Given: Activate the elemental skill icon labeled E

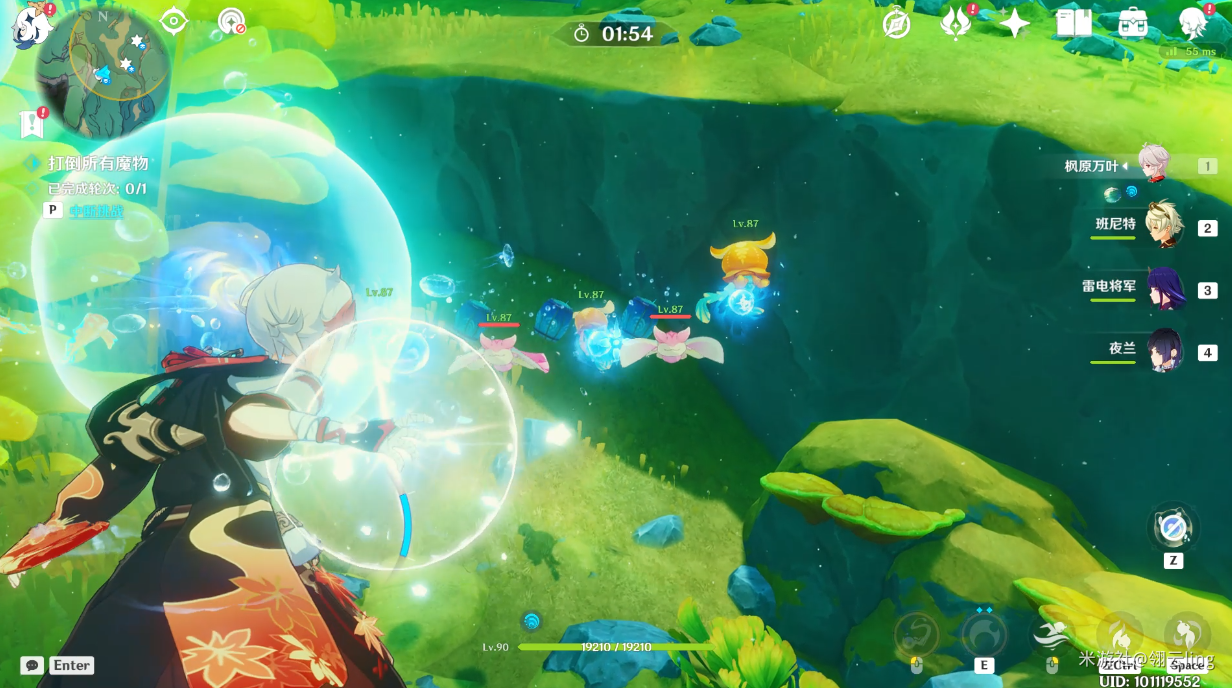Looking at the screenshot, I should click(x=984, y=635).
